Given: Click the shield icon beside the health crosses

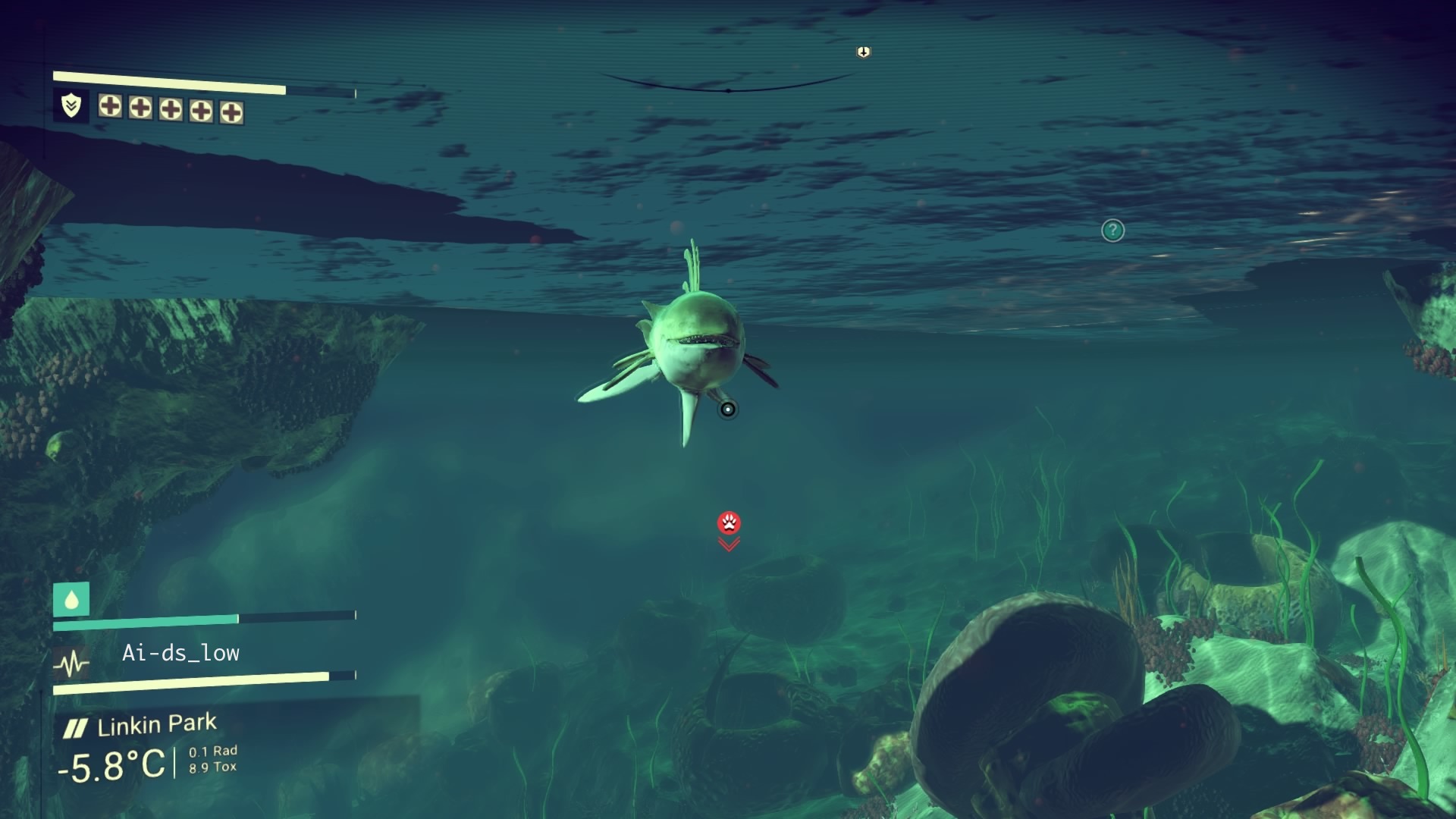Looking at the screenshot, I should [71, 105].
